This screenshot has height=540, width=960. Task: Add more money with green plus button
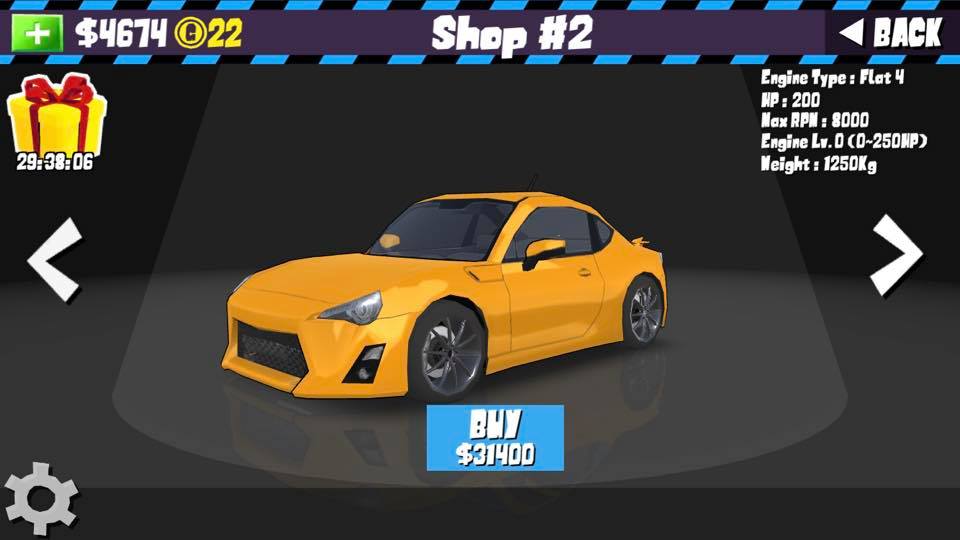click(37, 33)
